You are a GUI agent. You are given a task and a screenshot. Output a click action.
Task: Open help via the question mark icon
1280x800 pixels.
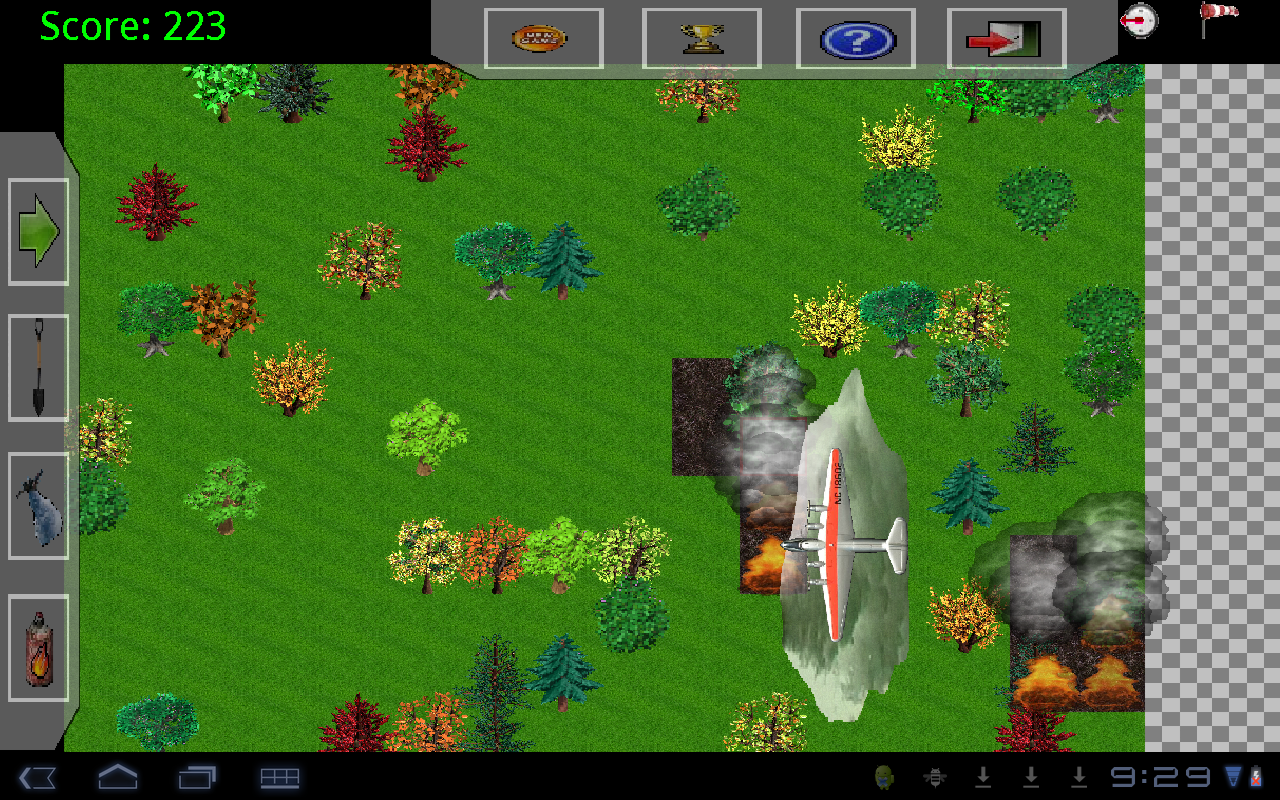coord(855,38)
